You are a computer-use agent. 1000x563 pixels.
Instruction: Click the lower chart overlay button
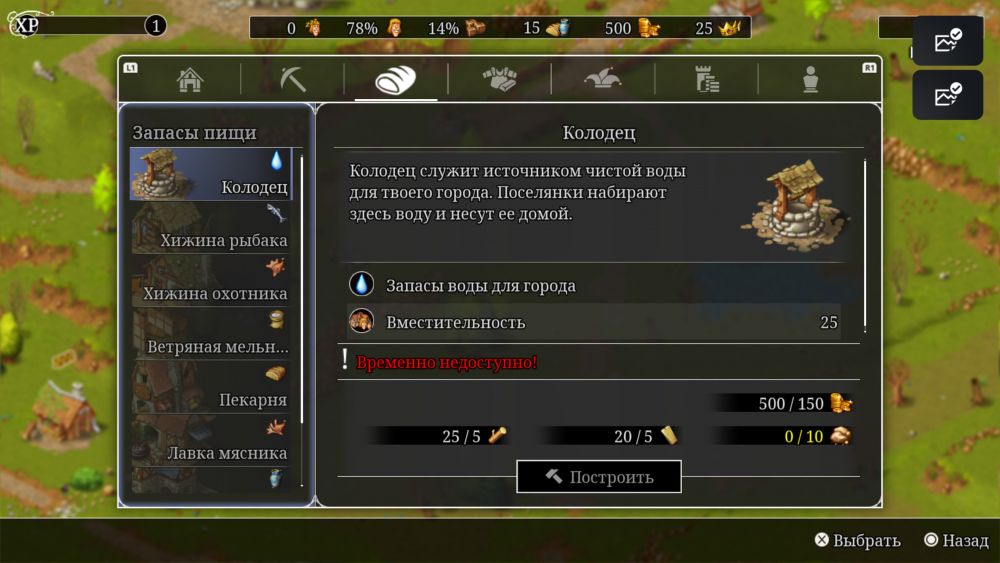click(x=947, y=95)
